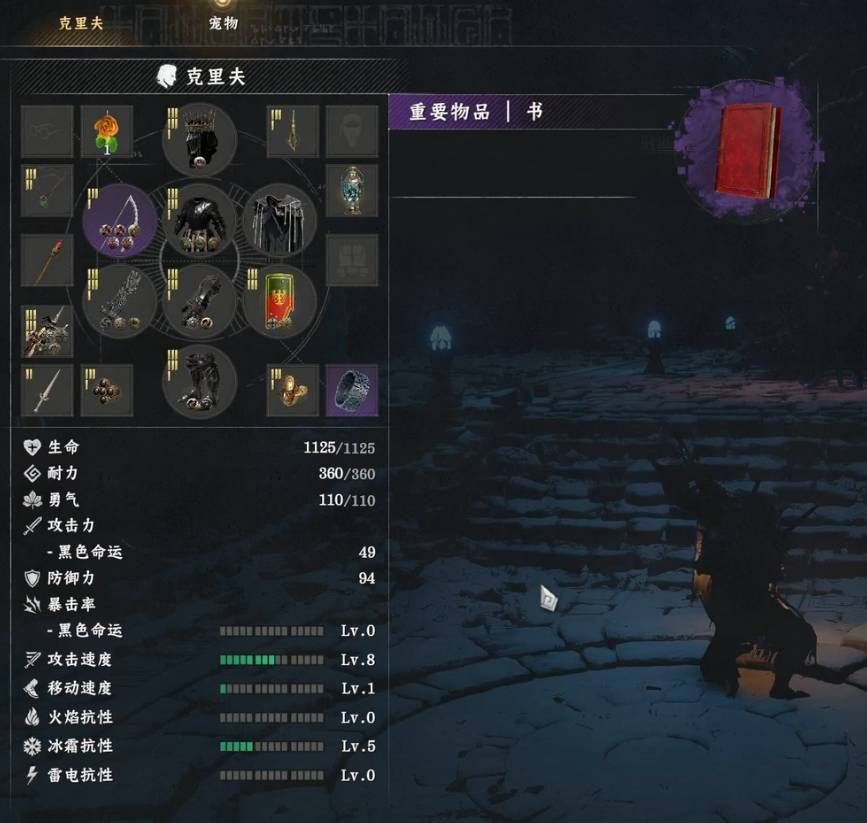
Task: Click the teal lantern item slot
Action: point(352,191)
